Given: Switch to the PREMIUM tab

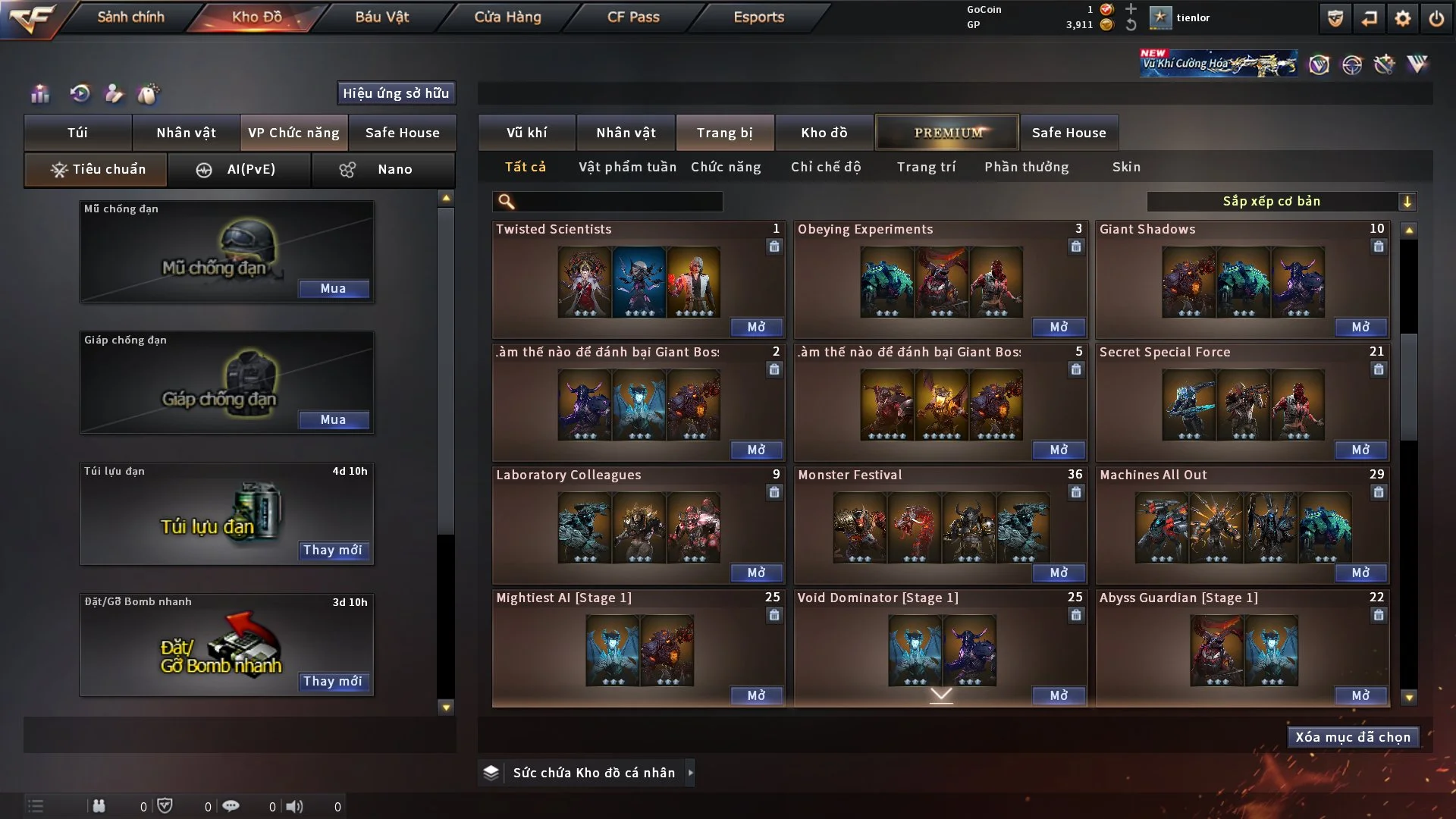Looking at the screenshot, I should coord(947,132).
